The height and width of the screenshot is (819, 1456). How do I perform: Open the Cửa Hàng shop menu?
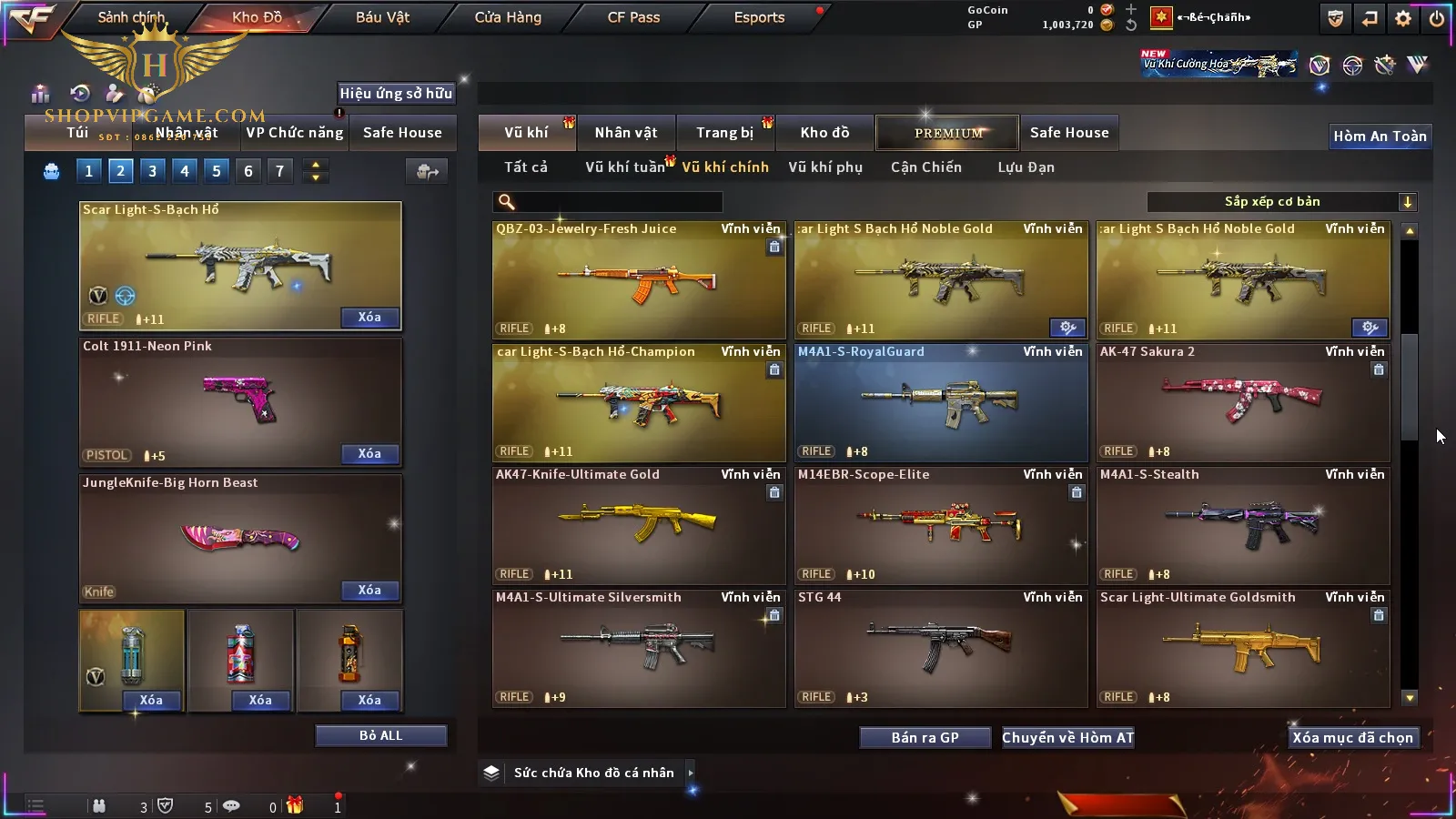[508, 17]
